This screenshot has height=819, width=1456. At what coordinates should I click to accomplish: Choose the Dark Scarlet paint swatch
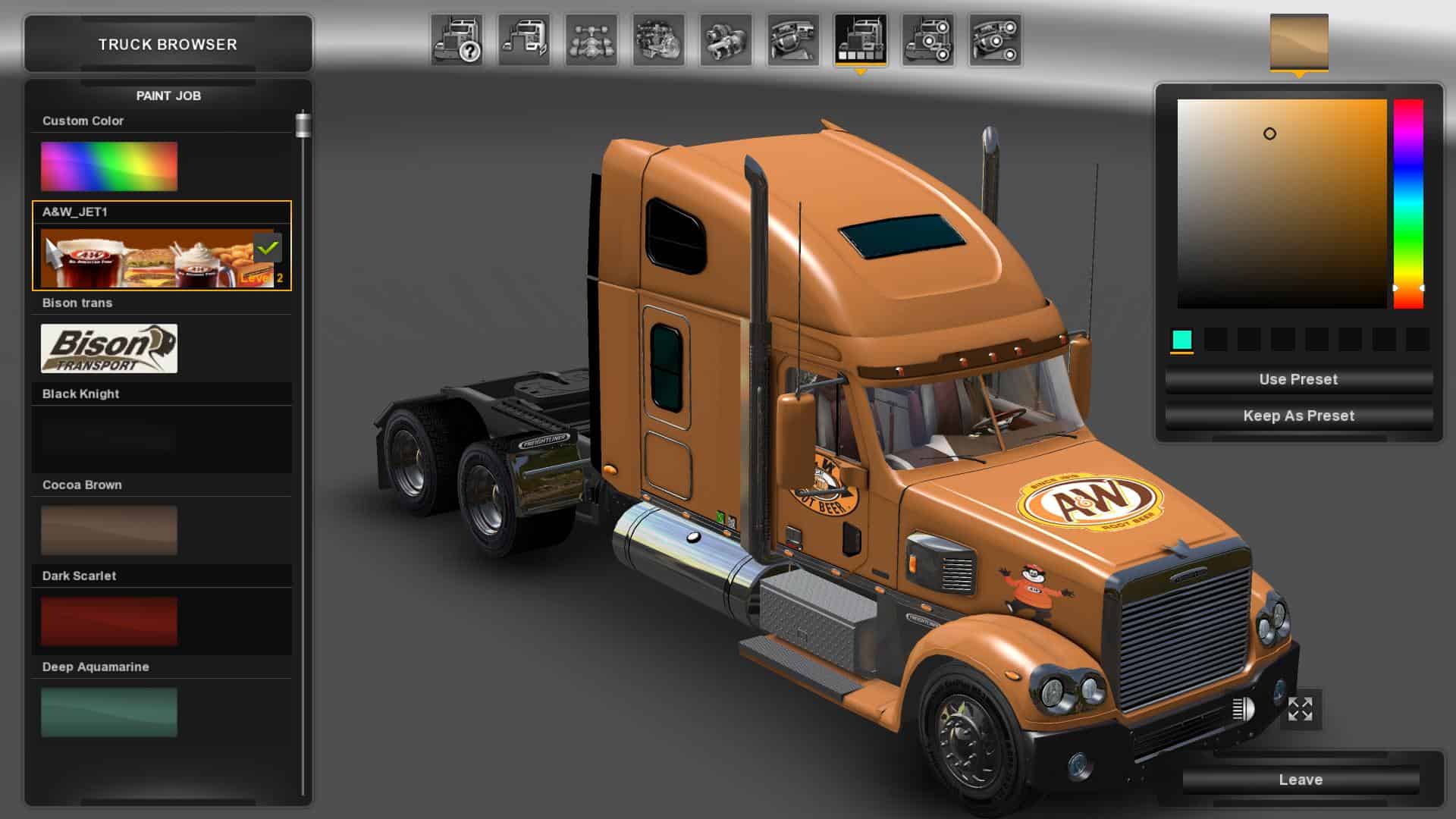[109, 621]
